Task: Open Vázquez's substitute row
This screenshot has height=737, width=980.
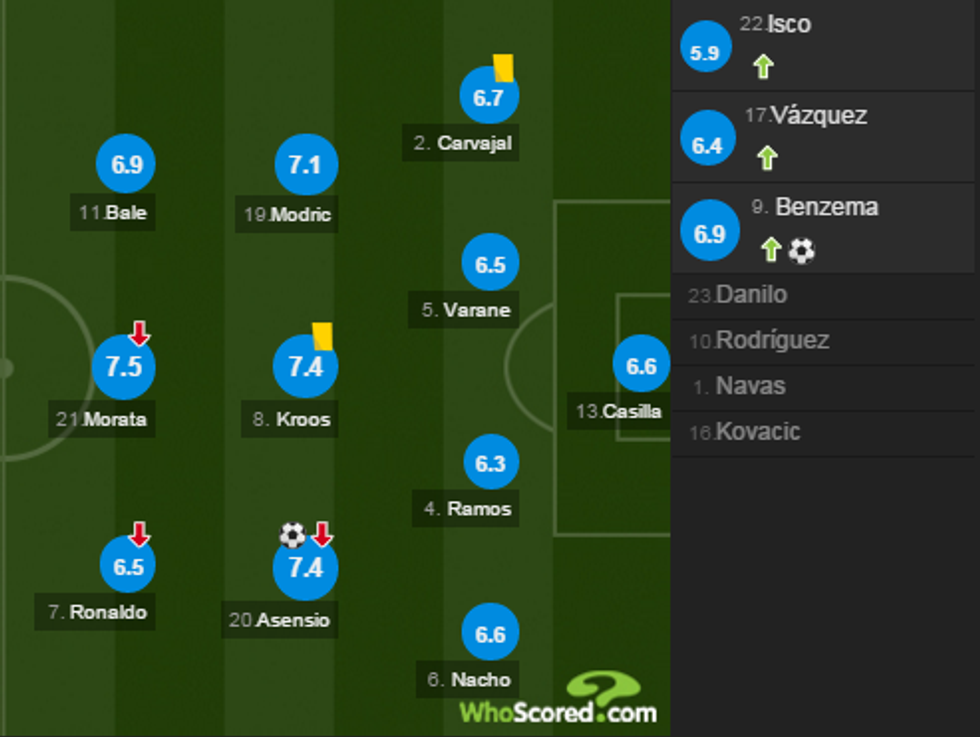Action: [825, 137]
